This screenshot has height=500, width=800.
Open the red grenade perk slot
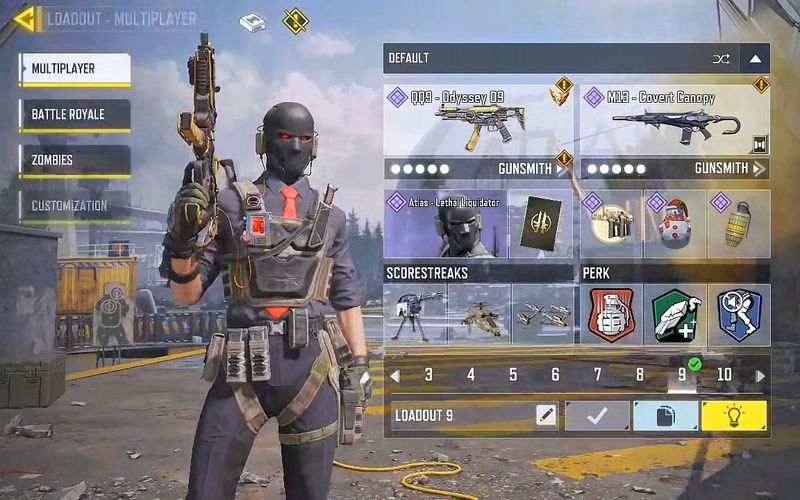pyautogui.click(x=611, y=314)
